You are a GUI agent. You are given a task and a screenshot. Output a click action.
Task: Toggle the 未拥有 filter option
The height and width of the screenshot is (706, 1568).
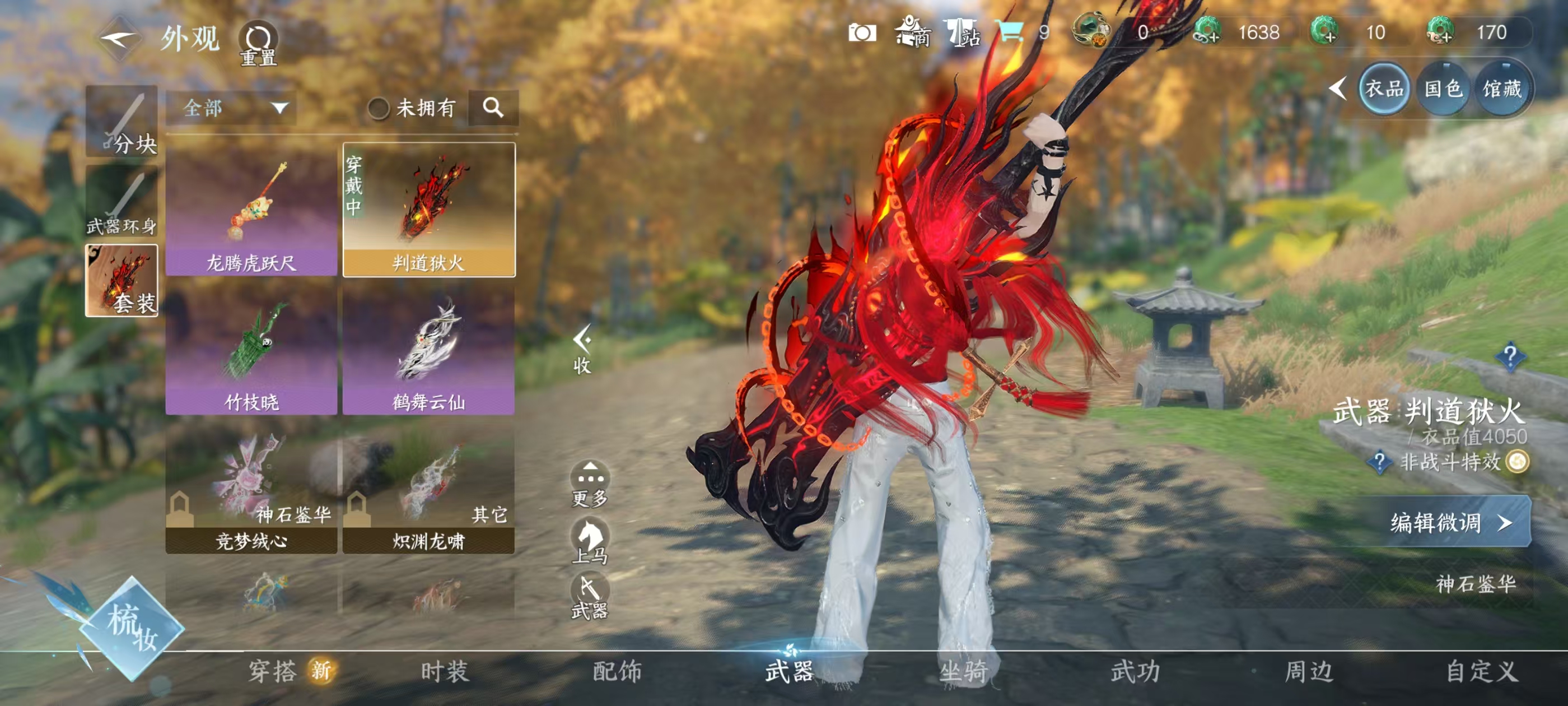pos(379,109)
